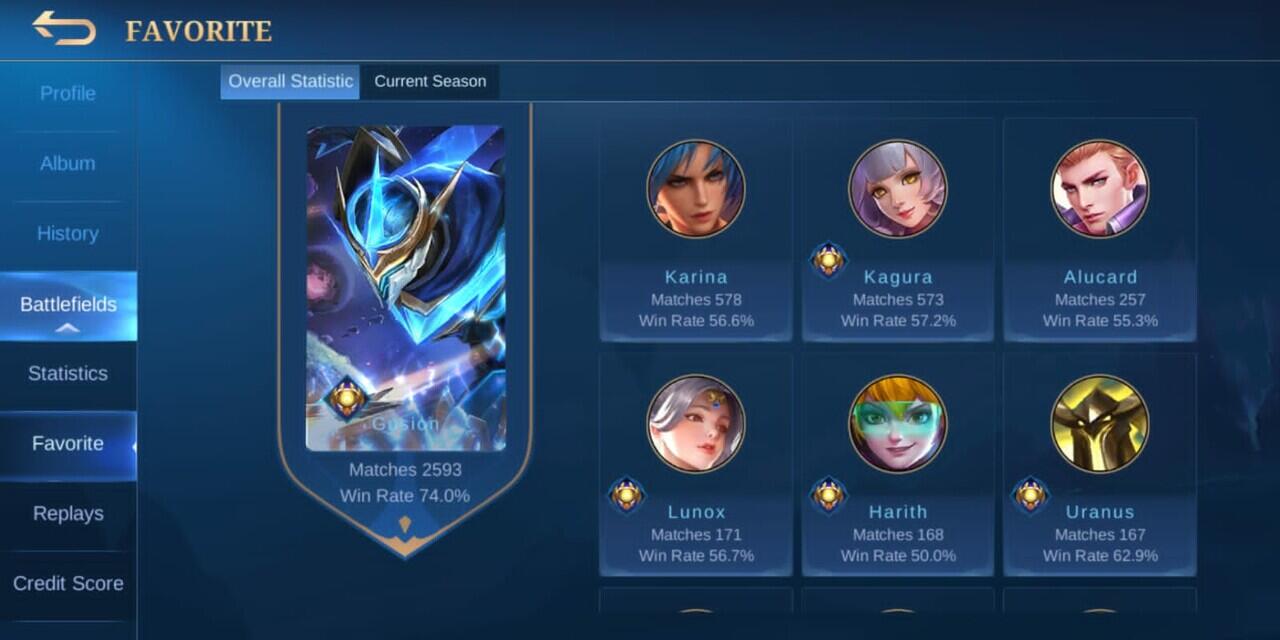Open the Lunox hero tile

click(696, 465)
